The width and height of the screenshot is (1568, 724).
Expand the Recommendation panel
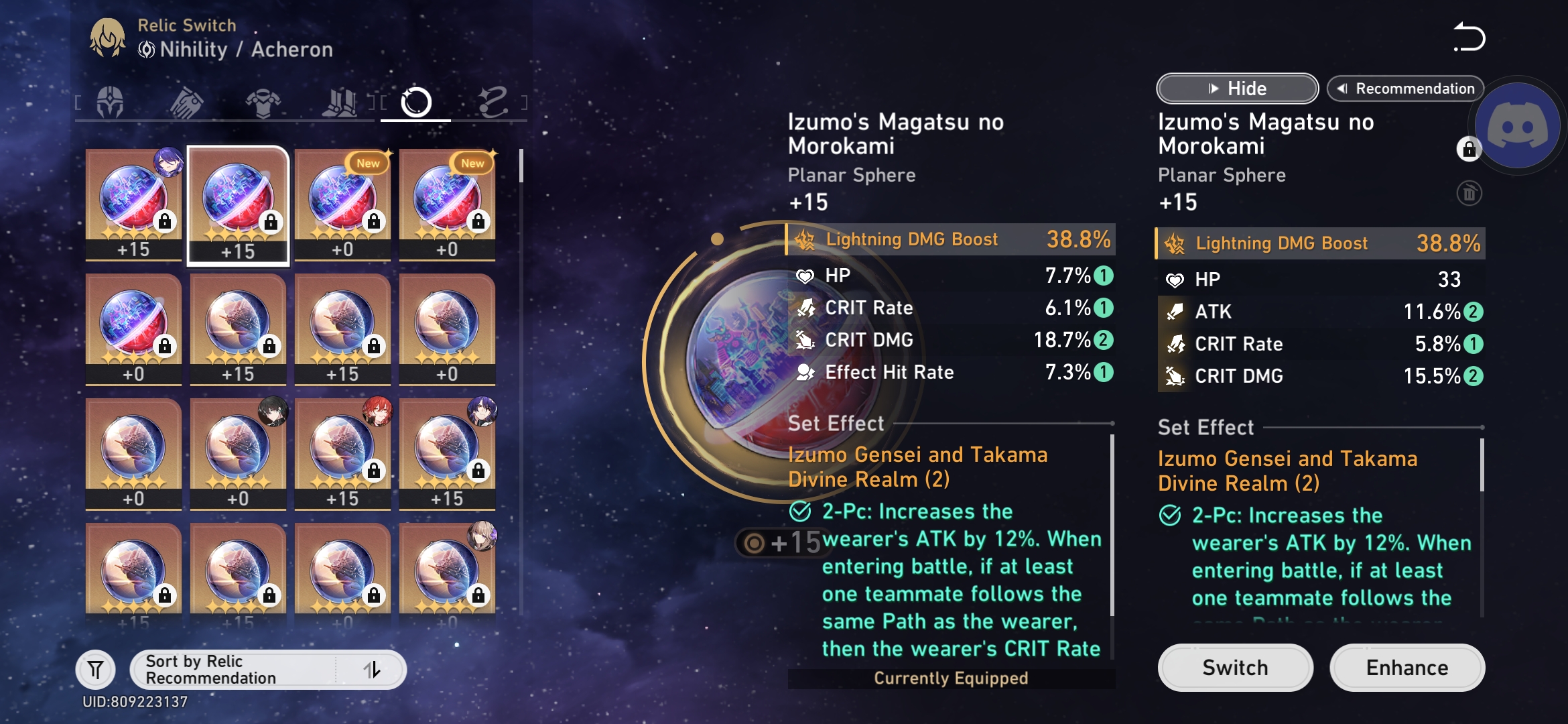1405,88
